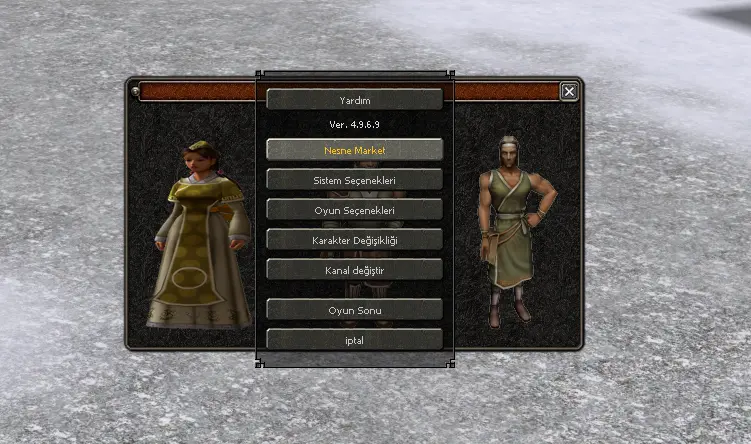The height and width of the screenshot is (444, 751).
Task: Close the character window with X
Action: (569, 92)
